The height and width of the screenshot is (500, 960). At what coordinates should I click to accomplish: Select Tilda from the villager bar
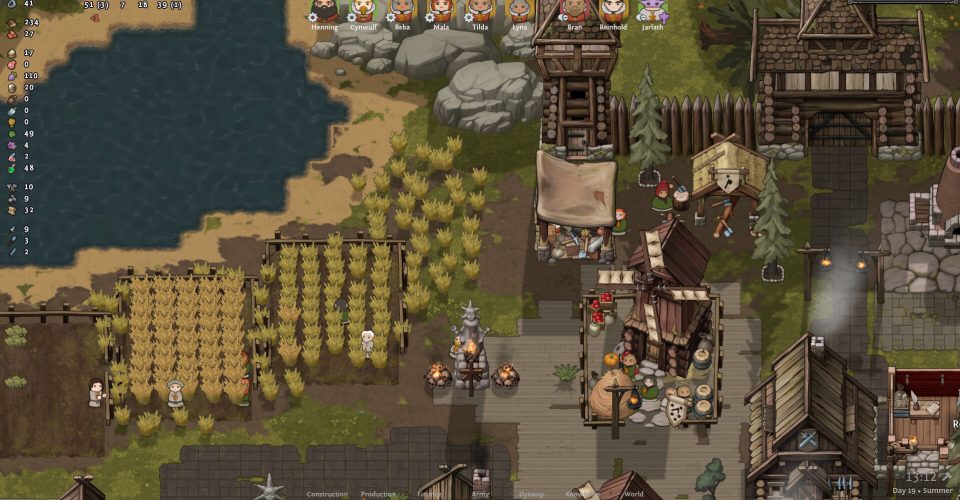(480, 11)
